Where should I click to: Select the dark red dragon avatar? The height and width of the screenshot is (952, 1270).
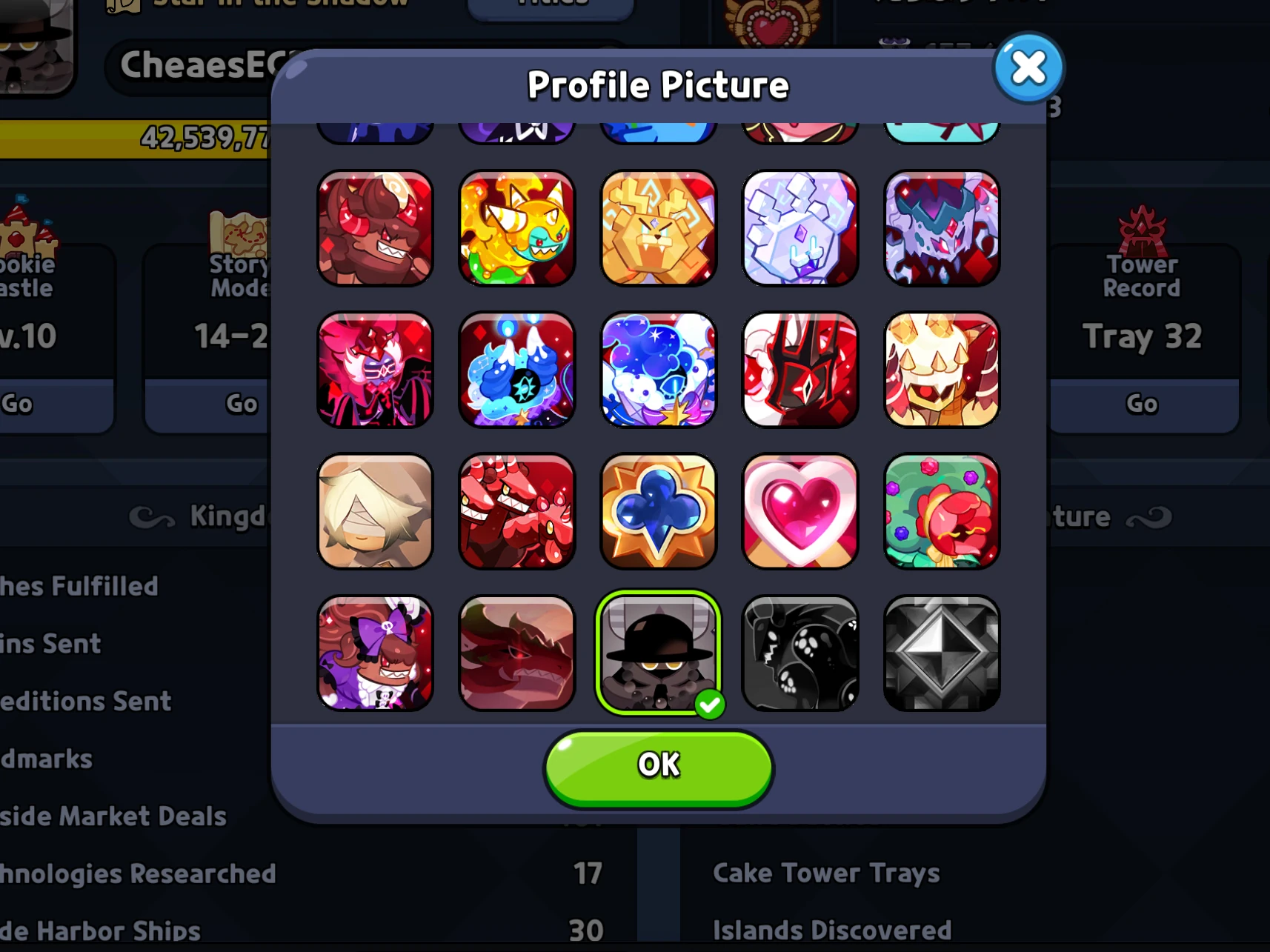[x=516, y=653]
